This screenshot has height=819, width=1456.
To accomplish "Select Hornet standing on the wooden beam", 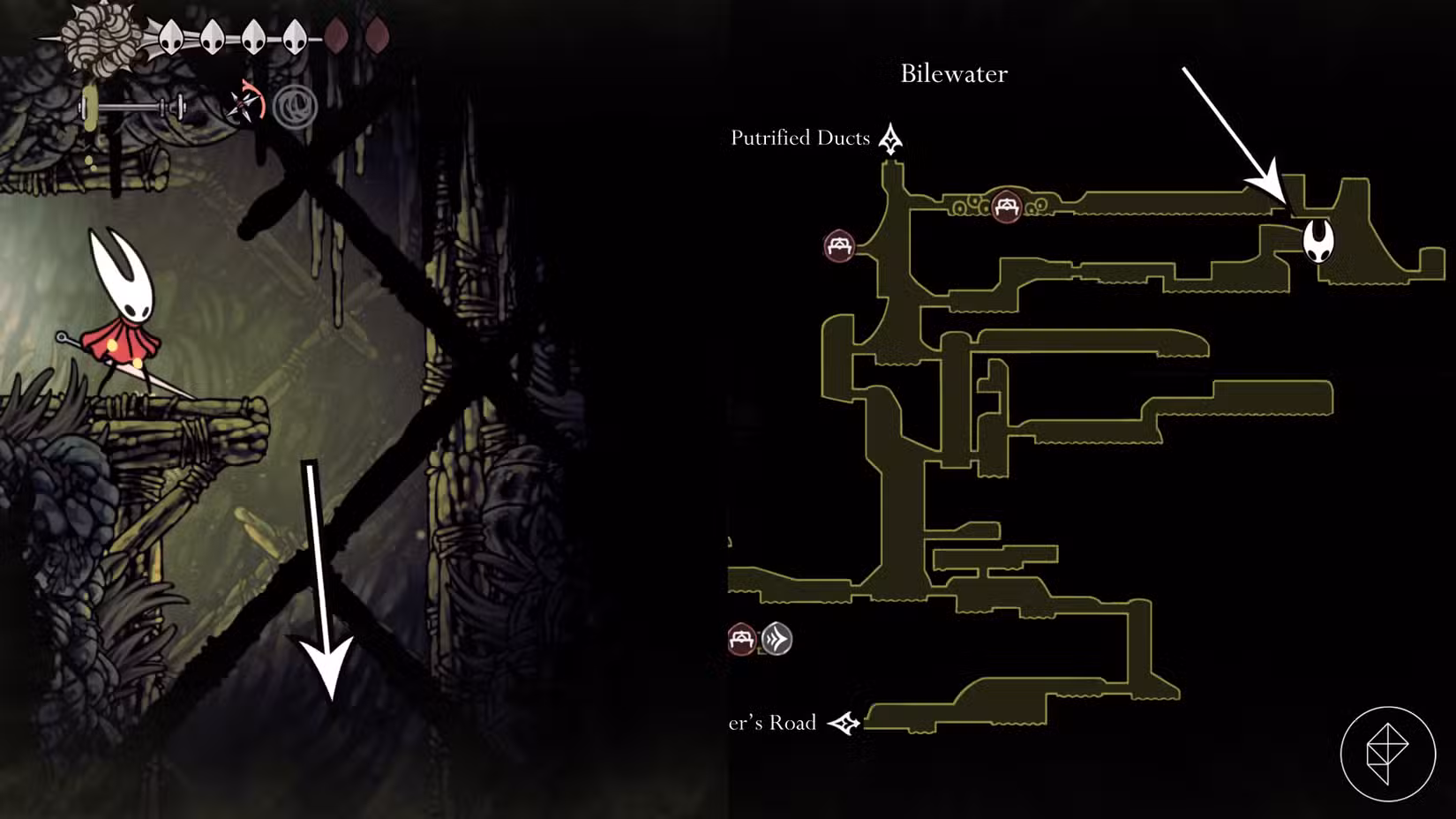I will pyautogui.click(x=124, y=318).
